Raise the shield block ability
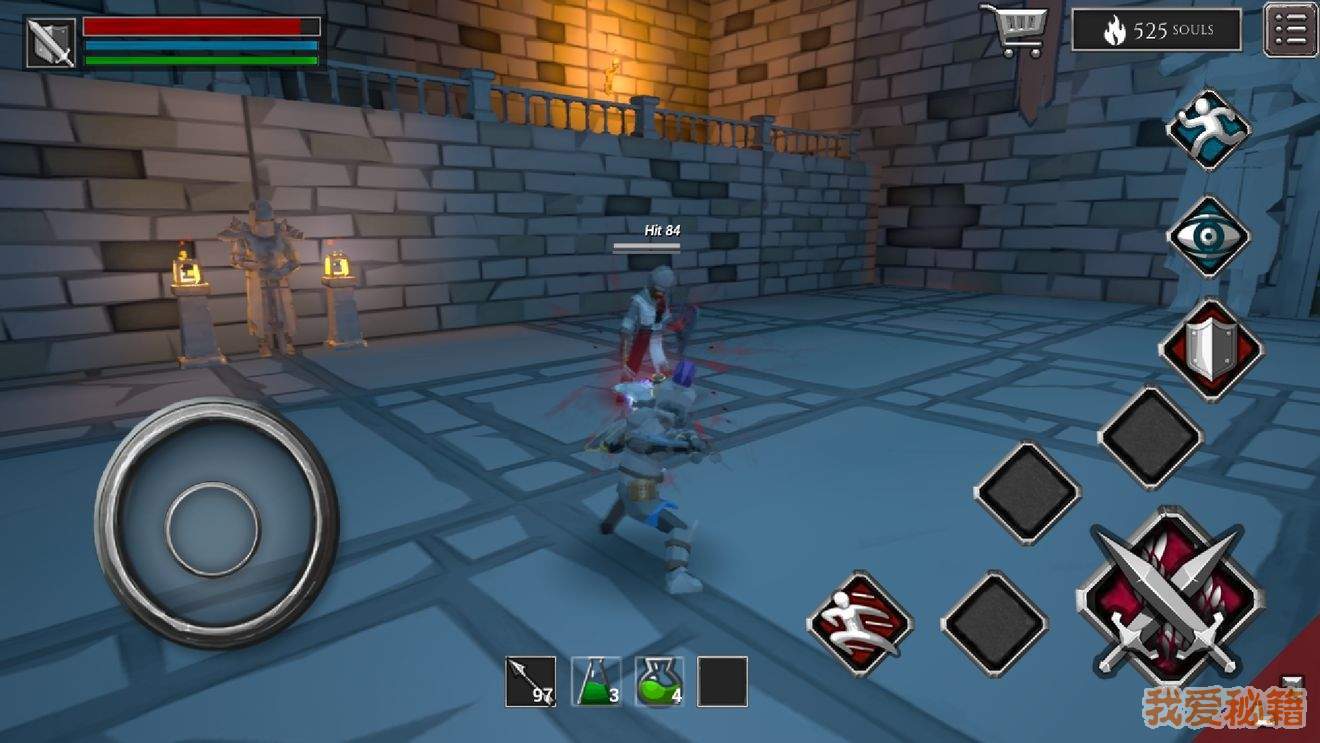This screenshot has height=743, width=1320. tap(1211, 350)
